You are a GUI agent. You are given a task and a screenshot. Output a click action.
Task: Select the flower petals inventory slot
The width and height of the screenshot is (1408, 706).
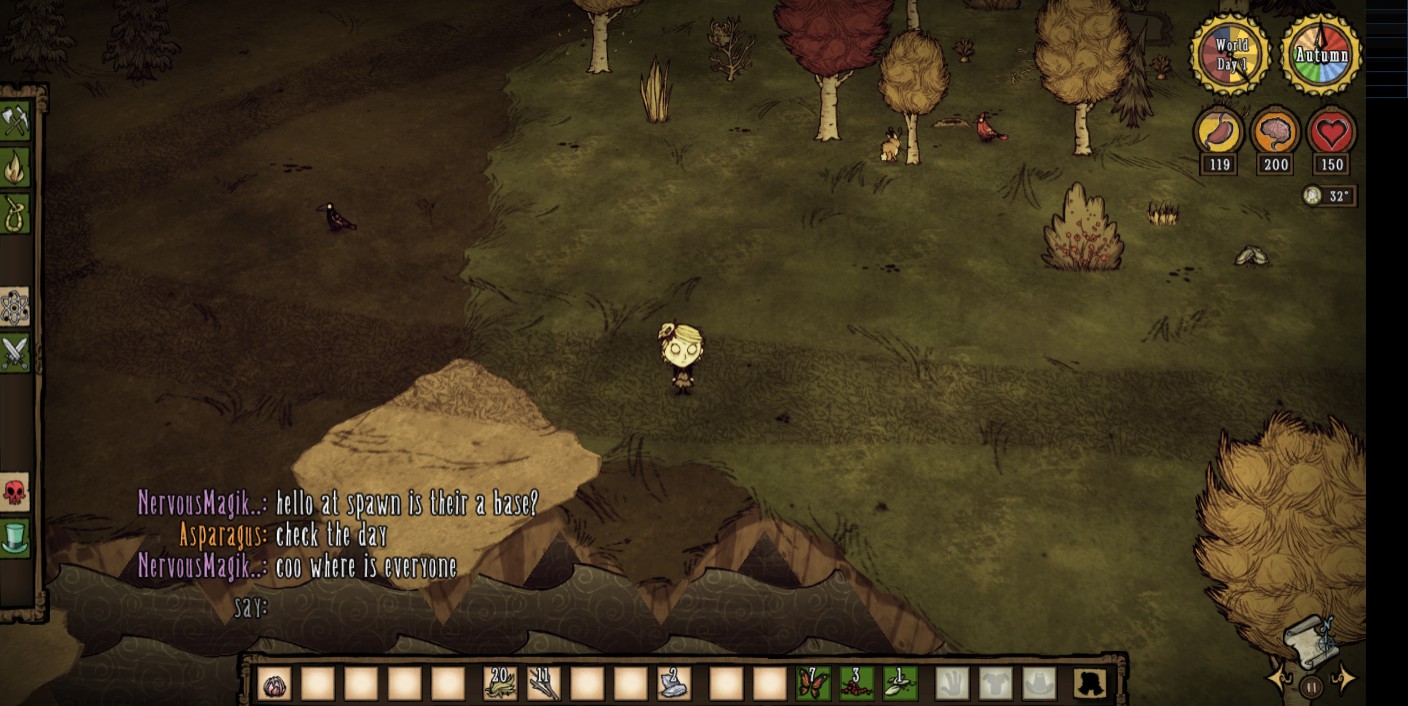[x=274, y=684]
